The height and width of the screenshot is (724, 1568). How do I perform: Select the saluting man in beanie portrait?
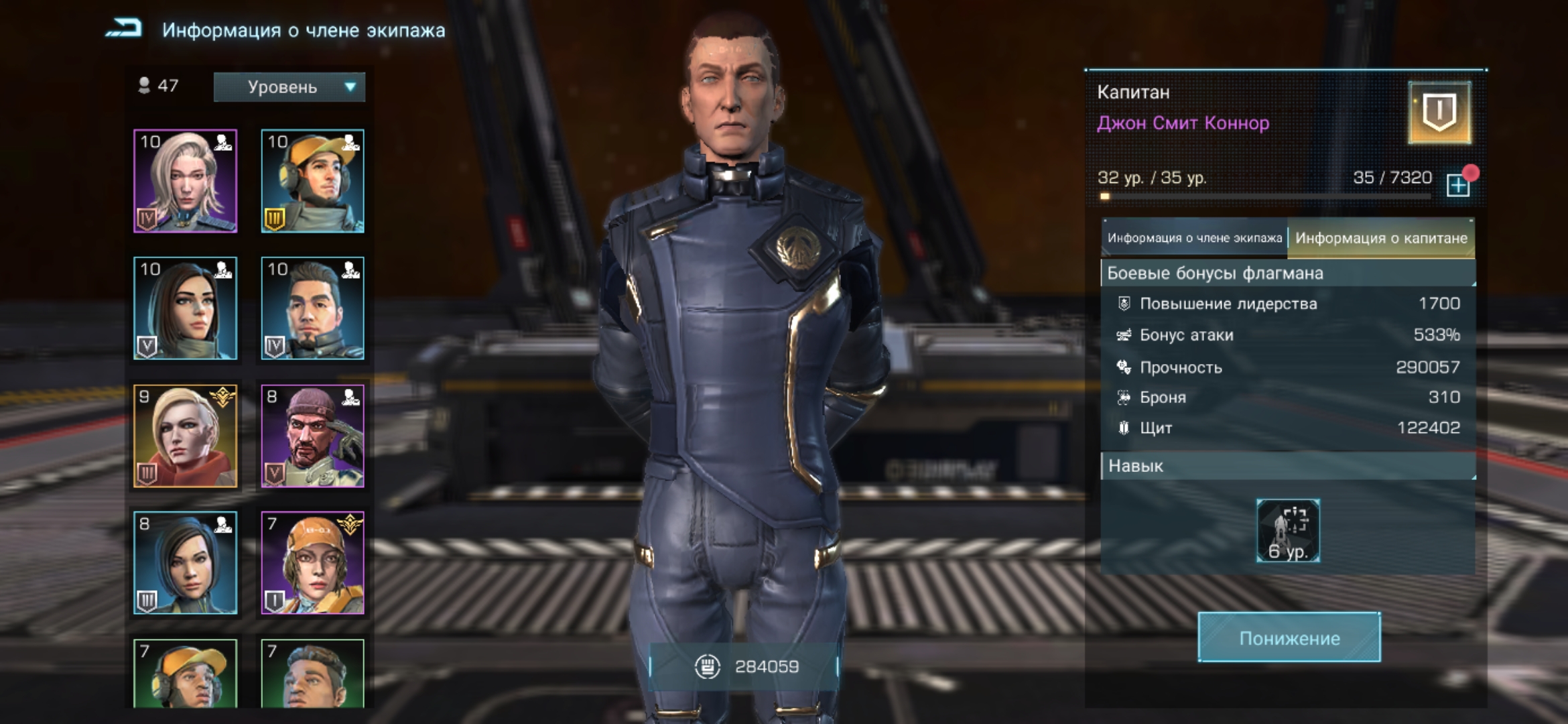coord(312,436)
